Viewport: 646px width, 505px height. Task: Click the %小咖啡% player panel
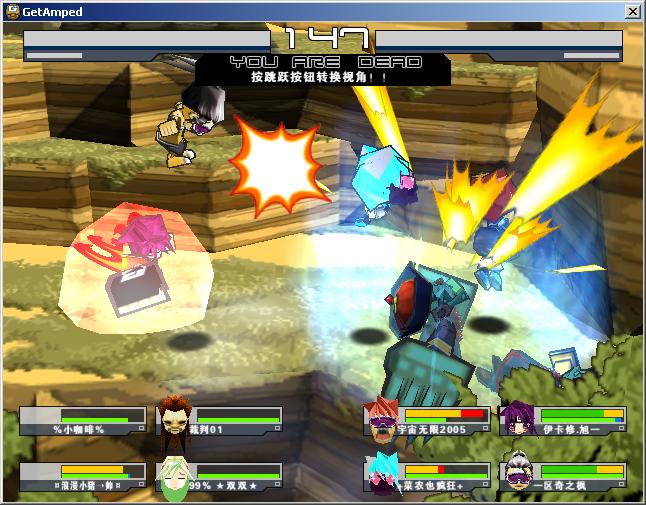click(x=82, y=421)
